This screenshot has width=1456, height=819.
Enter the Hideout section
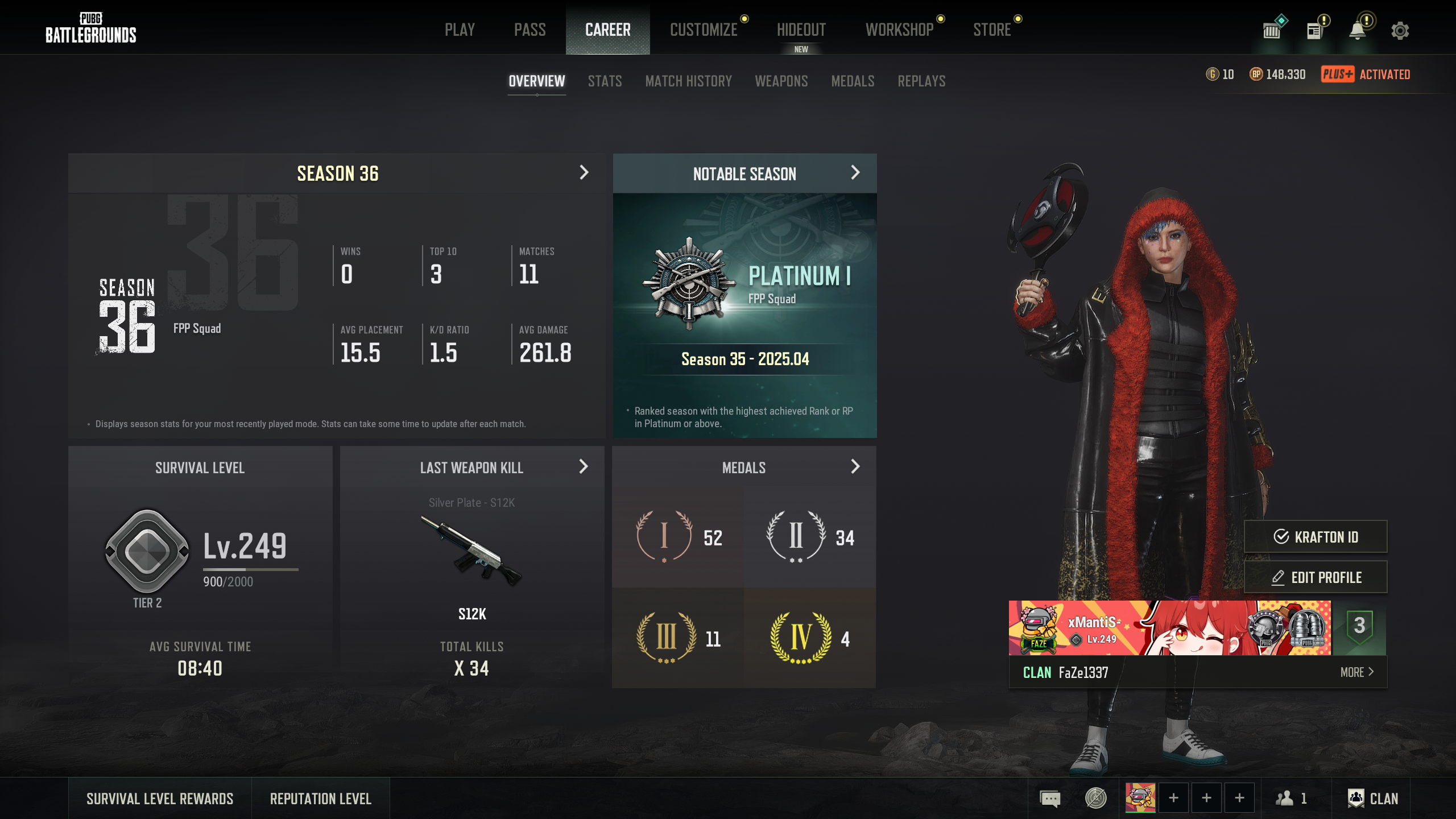(x=801, y=30)
